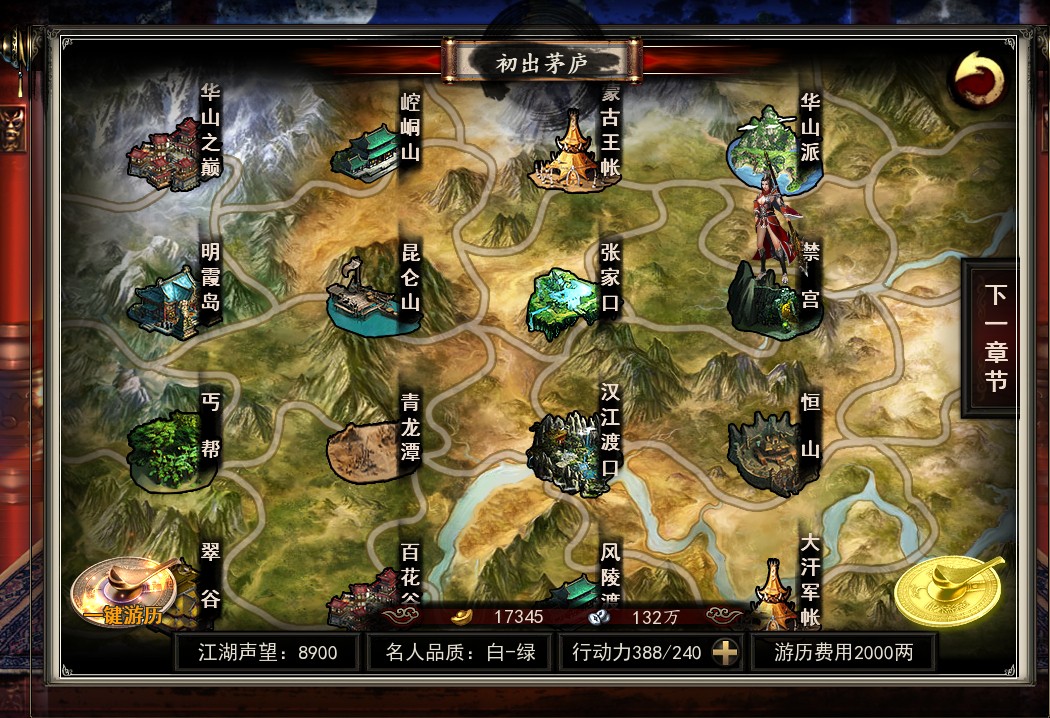Viewport: 1050px width, 718px height.
Task: Select the 蒙古王帐 yurt location
Action: click(x=569, y=151)
